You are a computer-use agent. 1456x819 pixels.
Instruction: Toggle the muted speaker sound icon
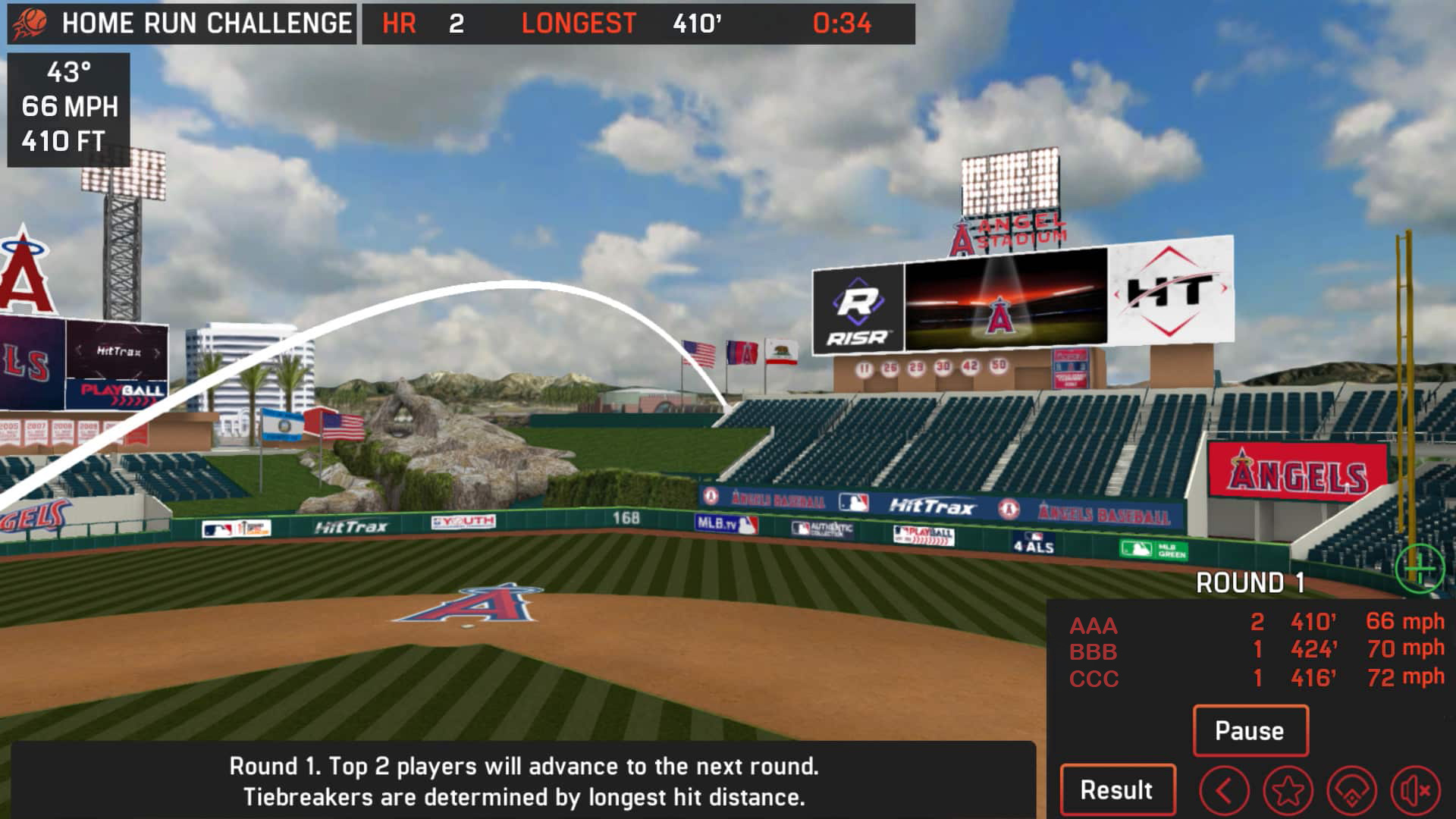coord(1415,792)
